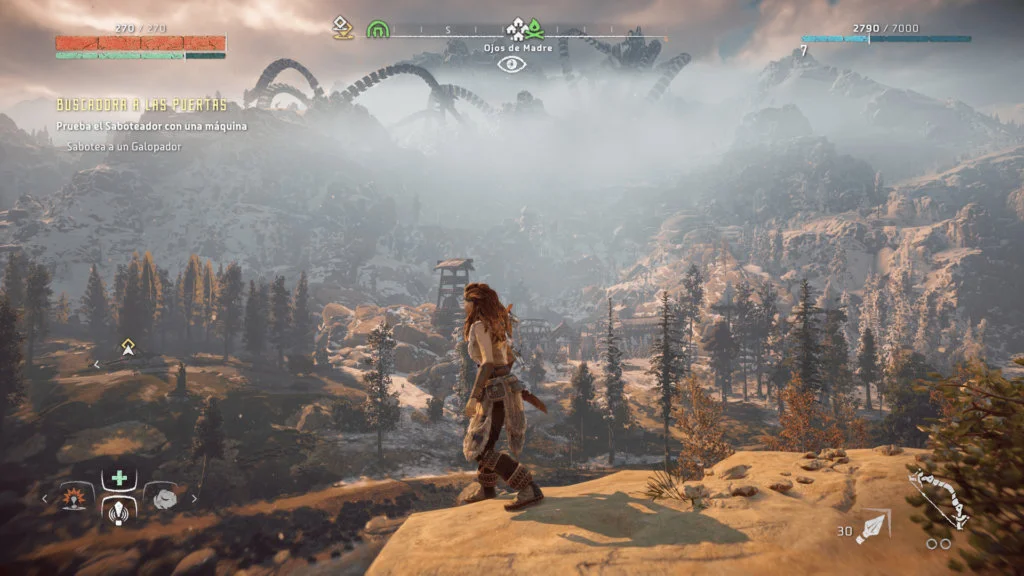The width and height of the screenshot is (1024, 576).
Task: Activate the lure call tool slot
Action: pyautogui.click(x=119, y=510)
